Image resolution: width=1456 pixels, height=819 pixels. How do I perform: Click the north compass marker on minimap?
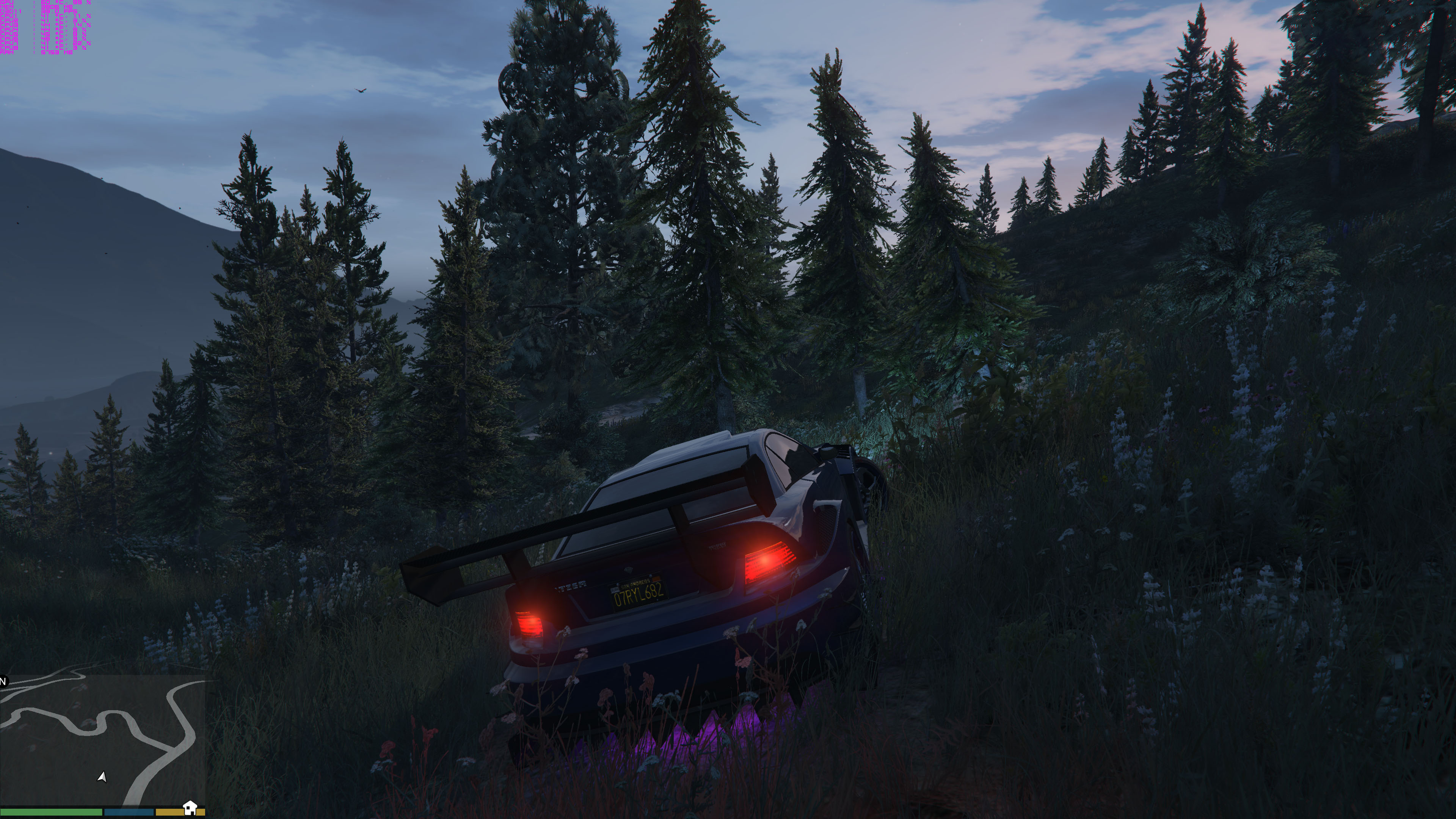click(x=3, y=681)
